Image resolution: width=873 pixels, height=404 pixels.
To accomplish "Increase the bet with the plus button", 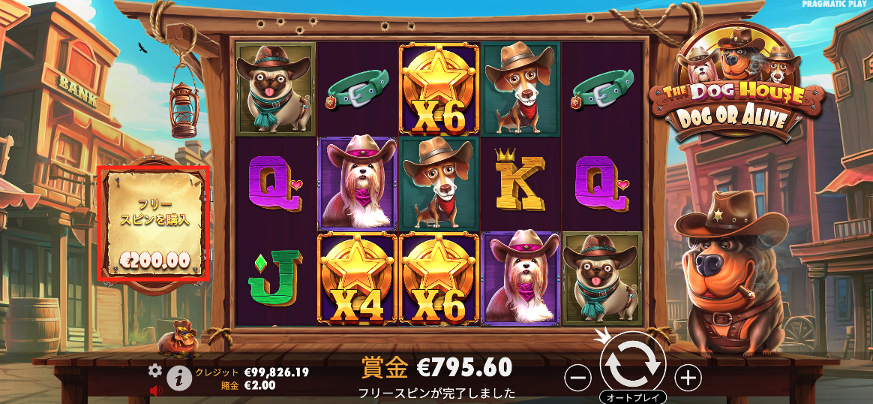I will (x=688, y=377).
